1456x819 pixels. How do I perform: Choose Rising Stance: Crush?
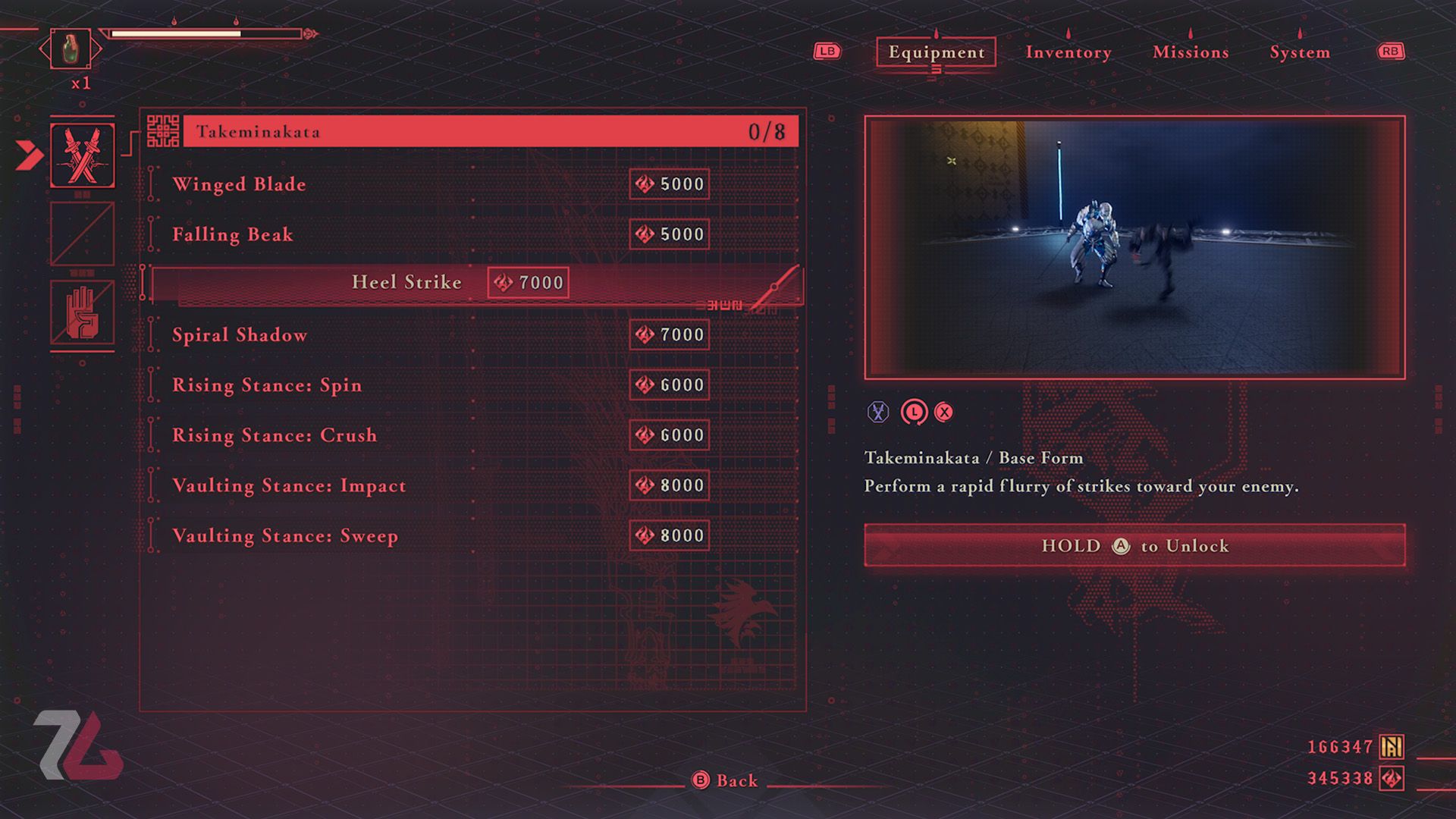point(275,435)
